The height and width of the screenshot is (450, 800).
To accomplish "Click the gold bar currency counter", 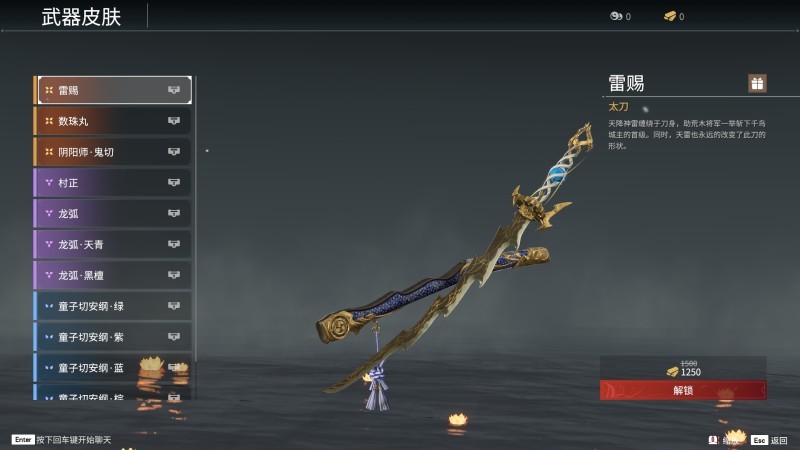I will 674,17.
